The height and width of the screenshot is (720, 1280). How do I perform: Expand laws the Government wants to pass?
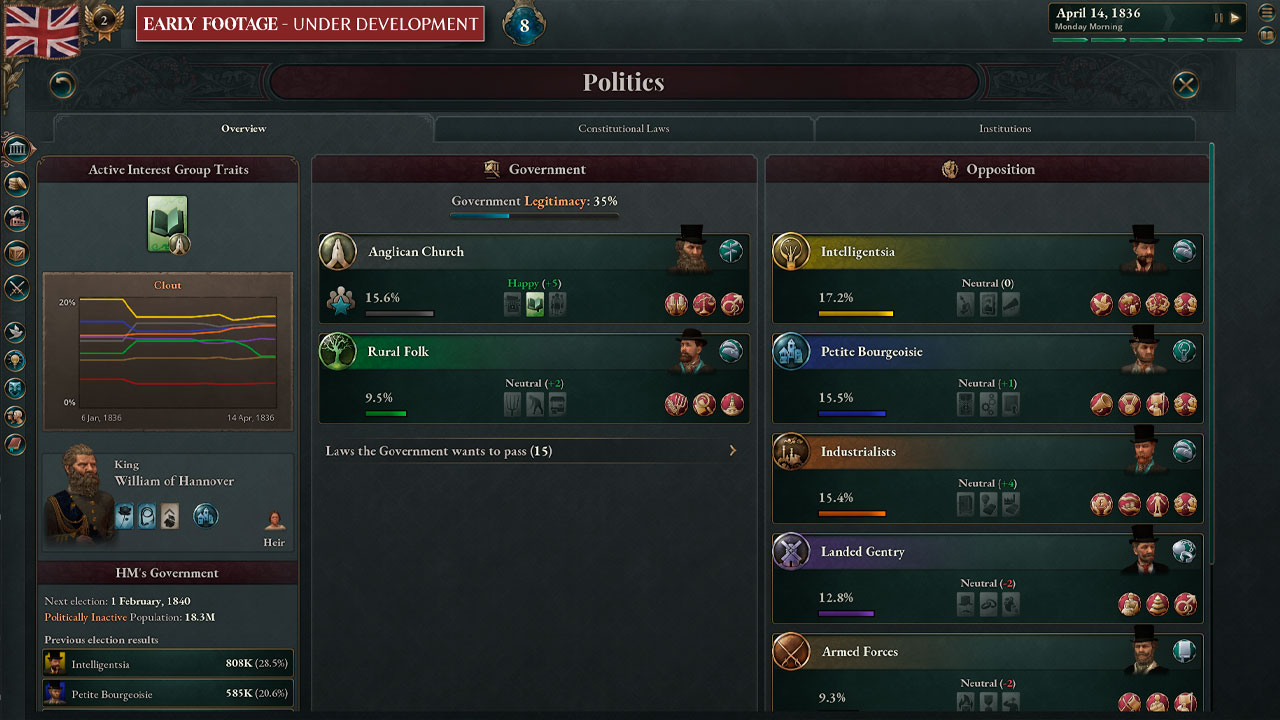click(x=533, y=451)
